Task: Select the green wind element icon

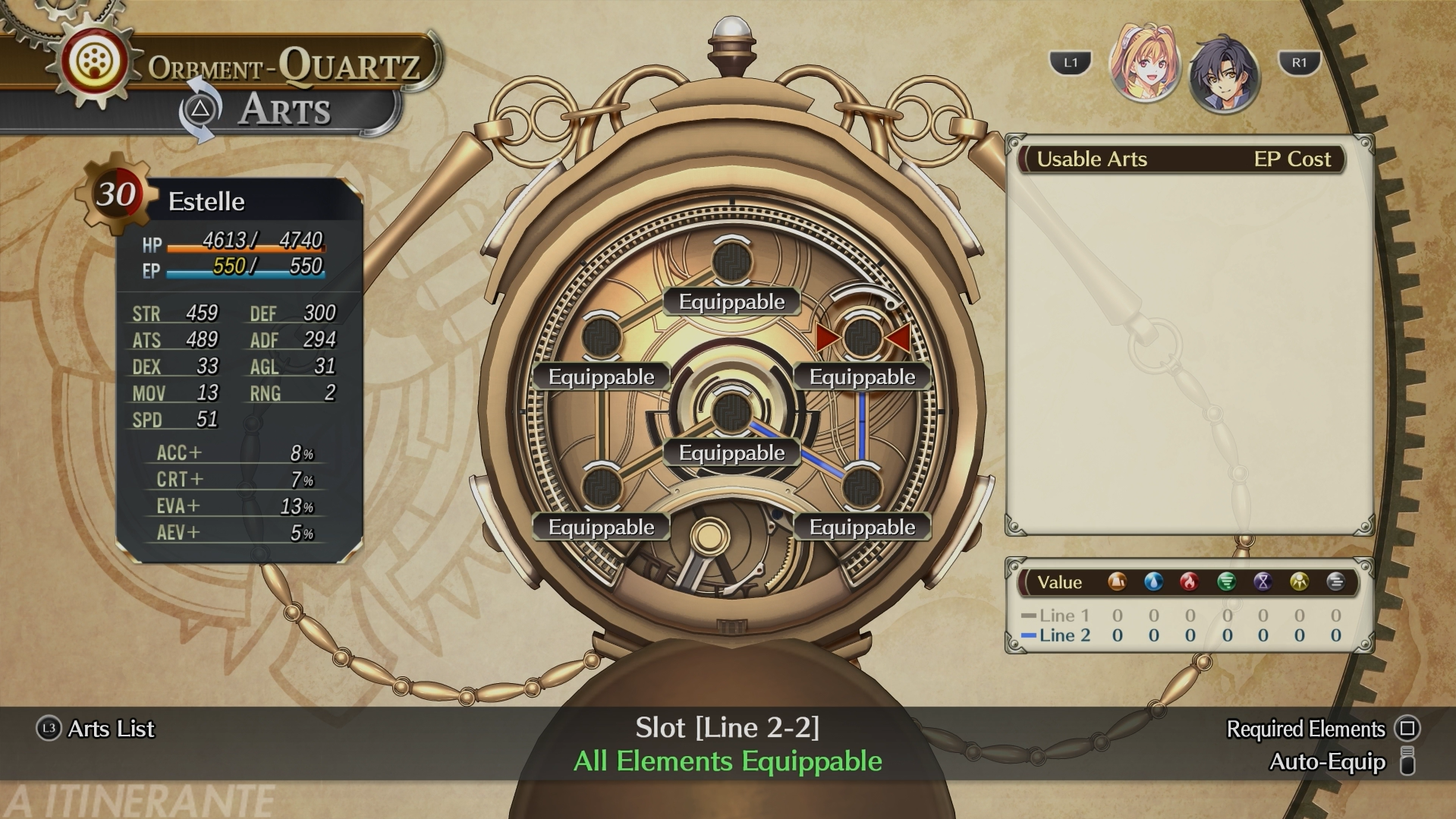Action: [1226, 582]
